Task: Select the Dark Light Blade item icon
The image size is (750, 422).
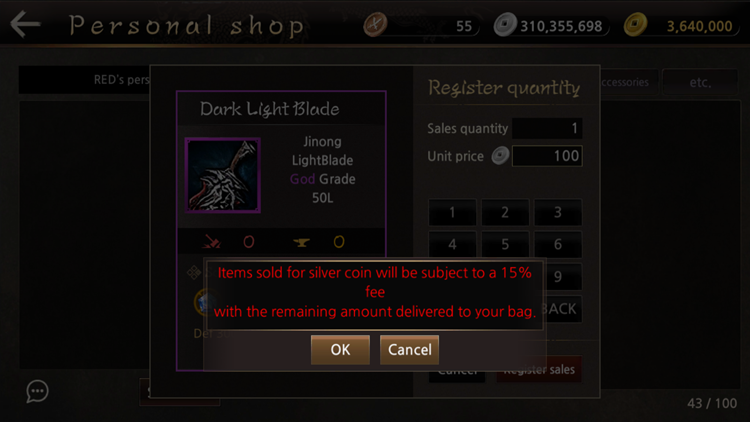Action: pyautogui.click(x=223, y=175)
